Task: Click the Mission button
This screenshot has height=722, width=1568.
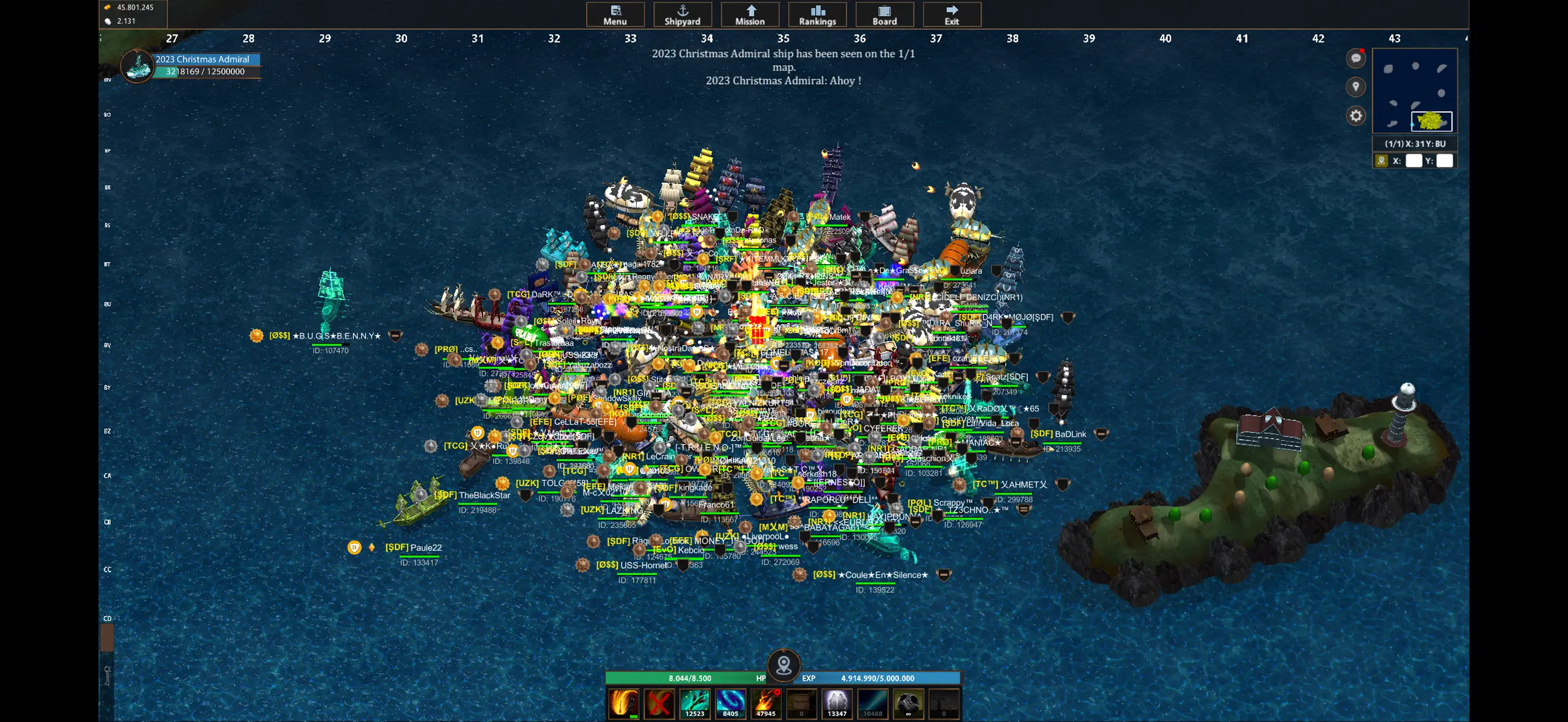Action: [x=750, y=14]
